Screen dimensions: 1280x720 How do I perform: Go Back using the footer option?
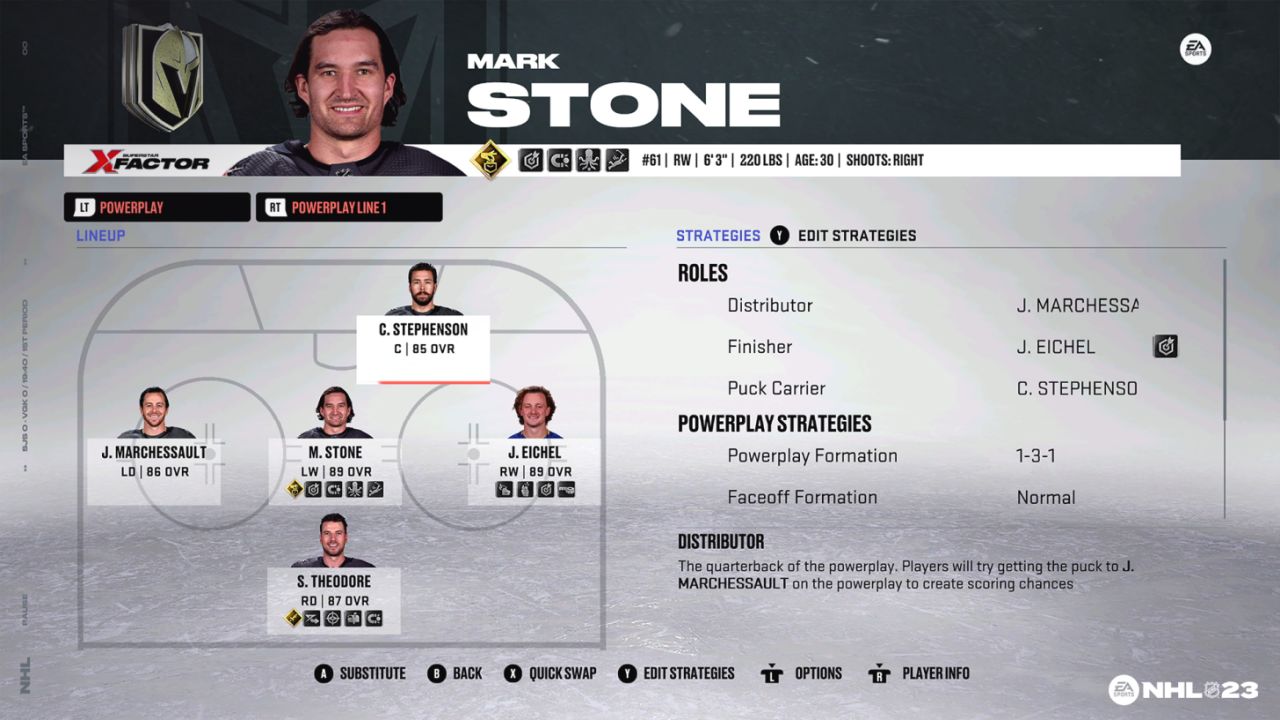(455, 674)
